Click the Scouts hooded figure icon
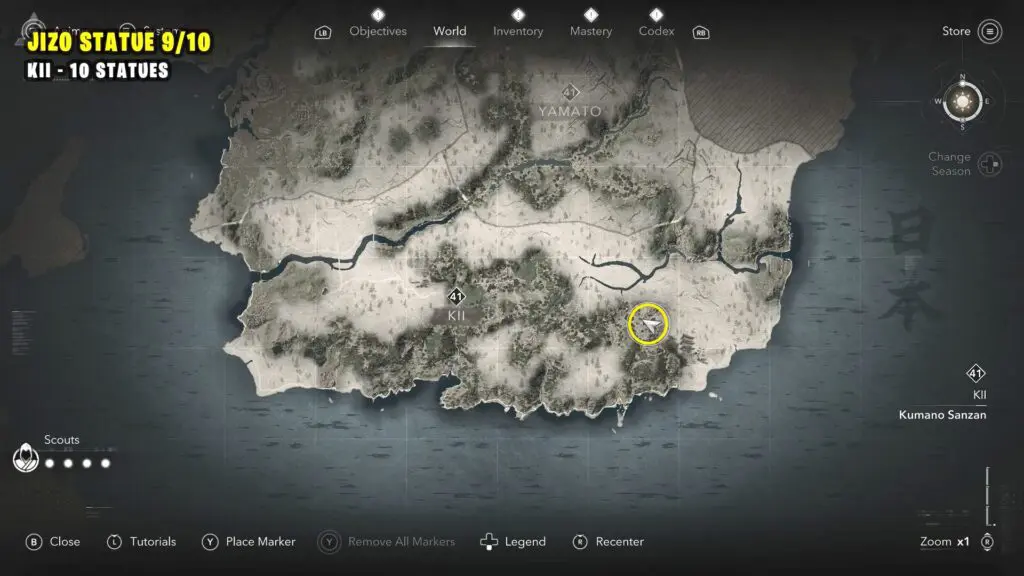Screen dimensions: 1024x576 pos(24,459)
